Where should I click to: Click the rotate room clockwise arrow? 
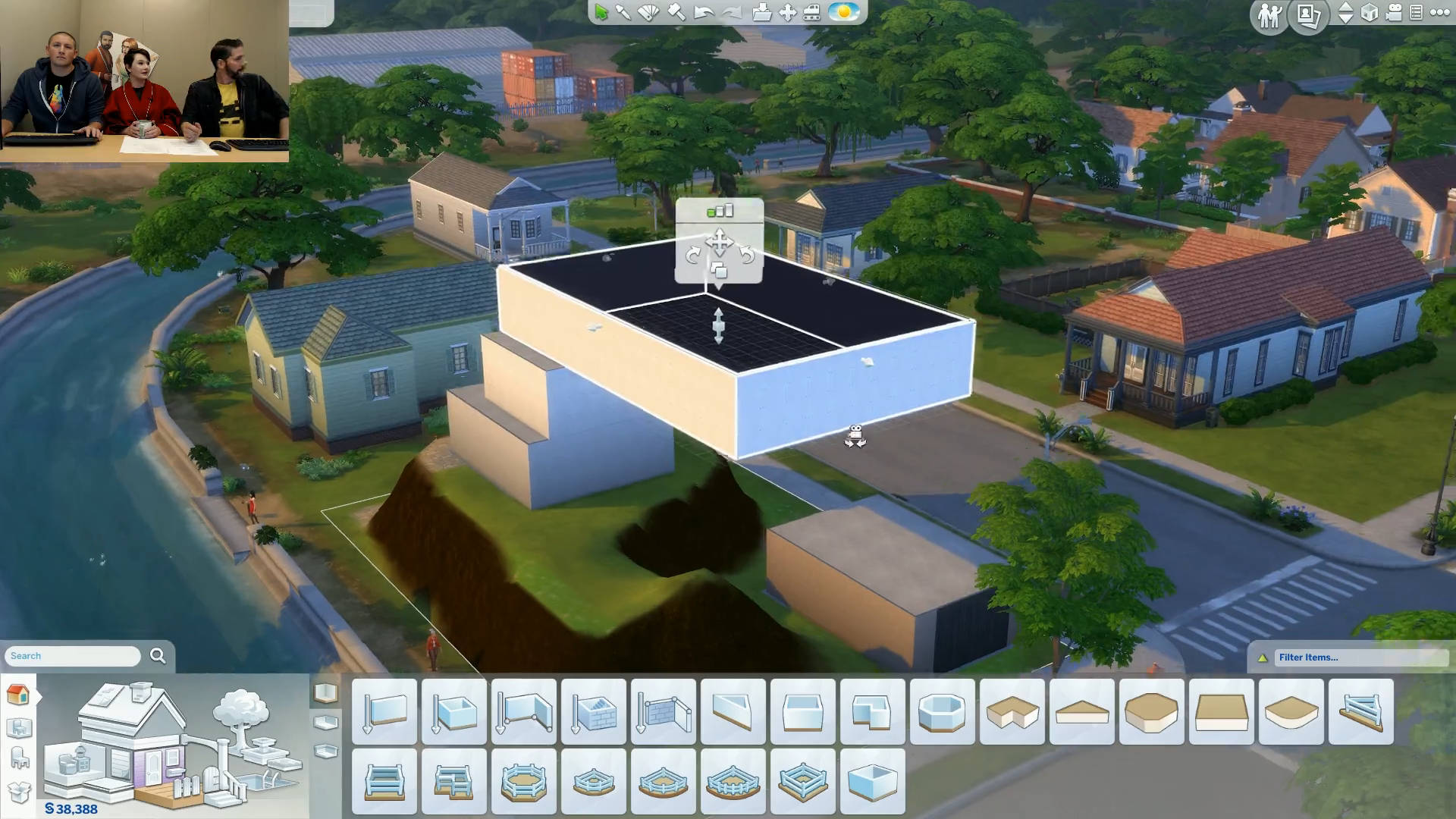click(x=692, y=256)
